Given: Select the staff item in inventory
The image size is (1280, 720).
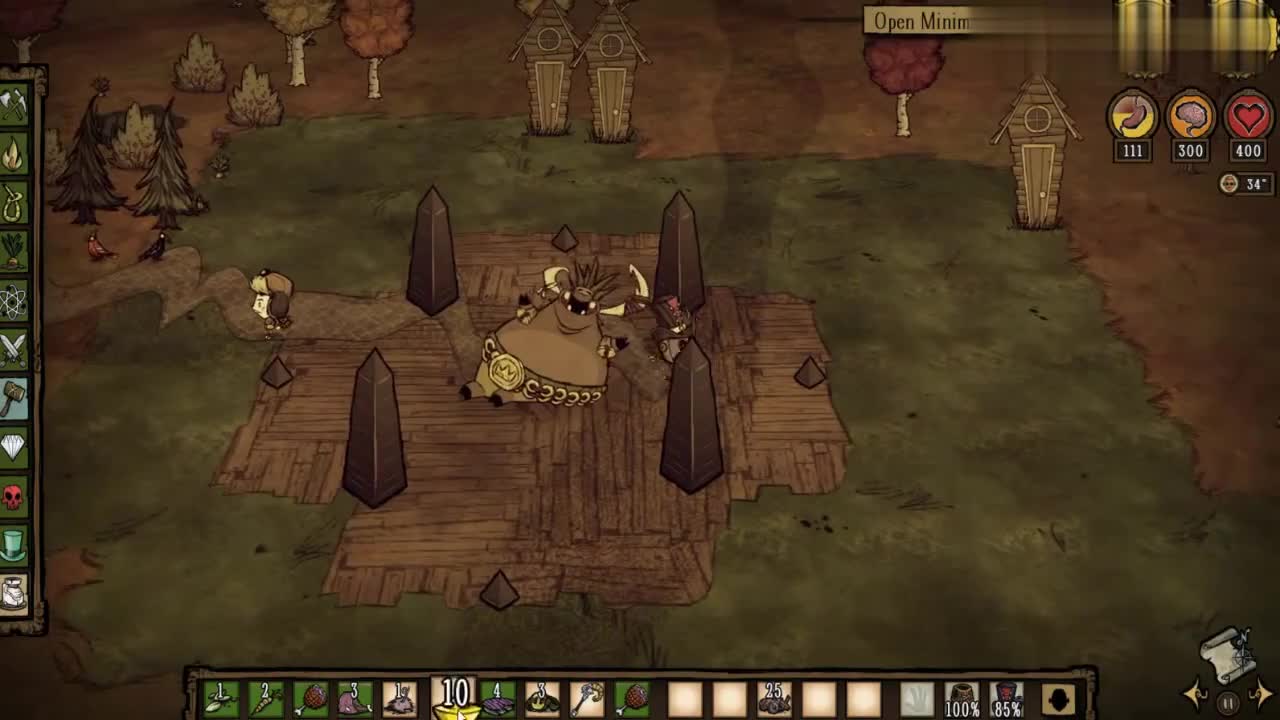Looking at the screenshot, I should point(587,698).
